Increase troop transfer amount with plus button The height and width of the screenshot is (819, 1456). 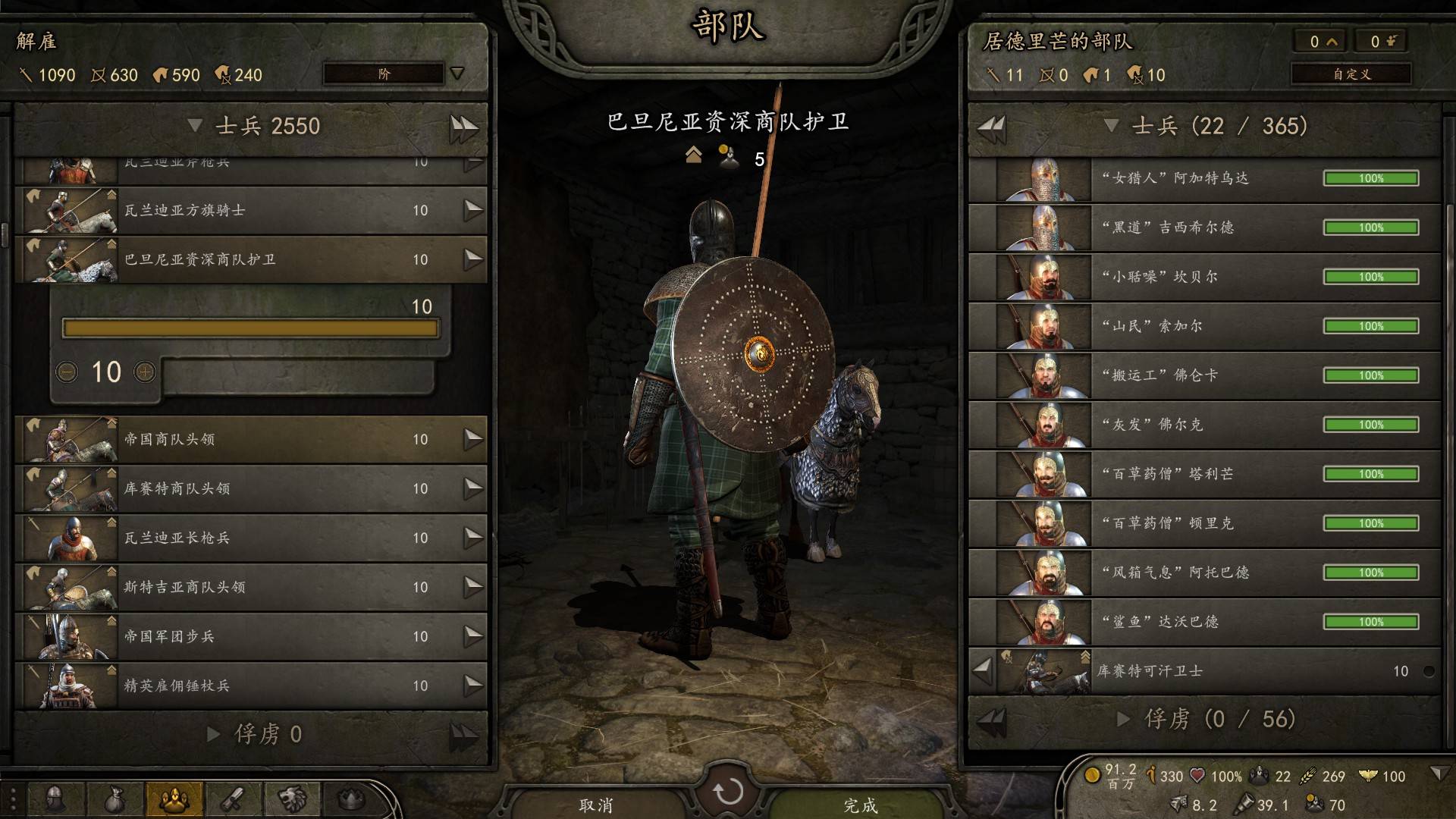145,372
